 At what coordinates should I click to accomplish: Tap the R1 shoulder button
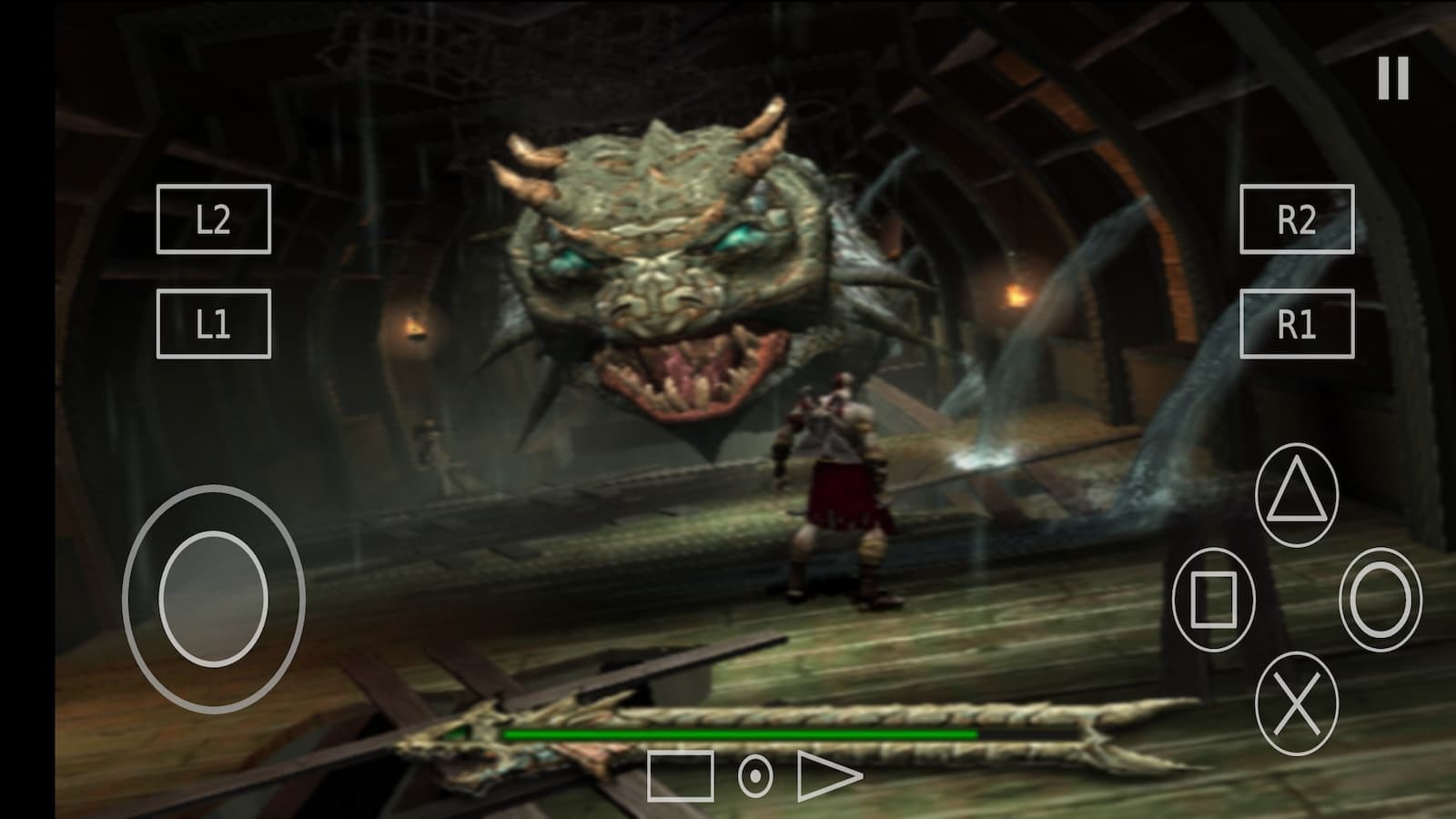click(1297, 324)
